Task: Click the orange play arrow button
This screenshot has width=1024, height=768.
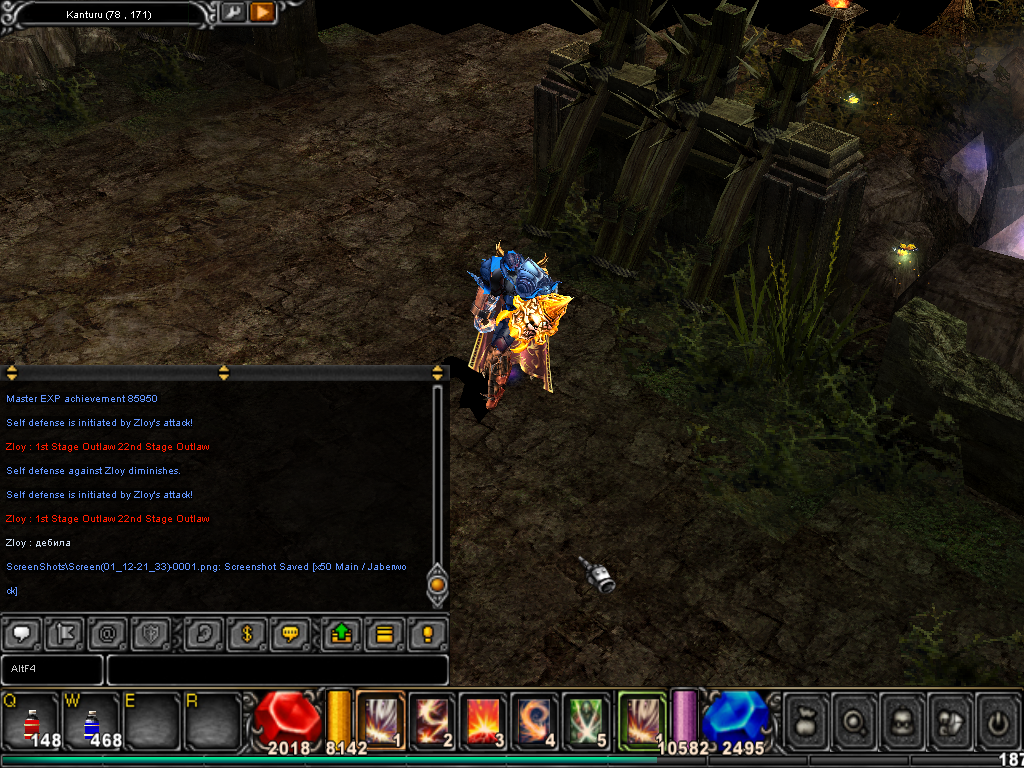Action: (262, 13)
